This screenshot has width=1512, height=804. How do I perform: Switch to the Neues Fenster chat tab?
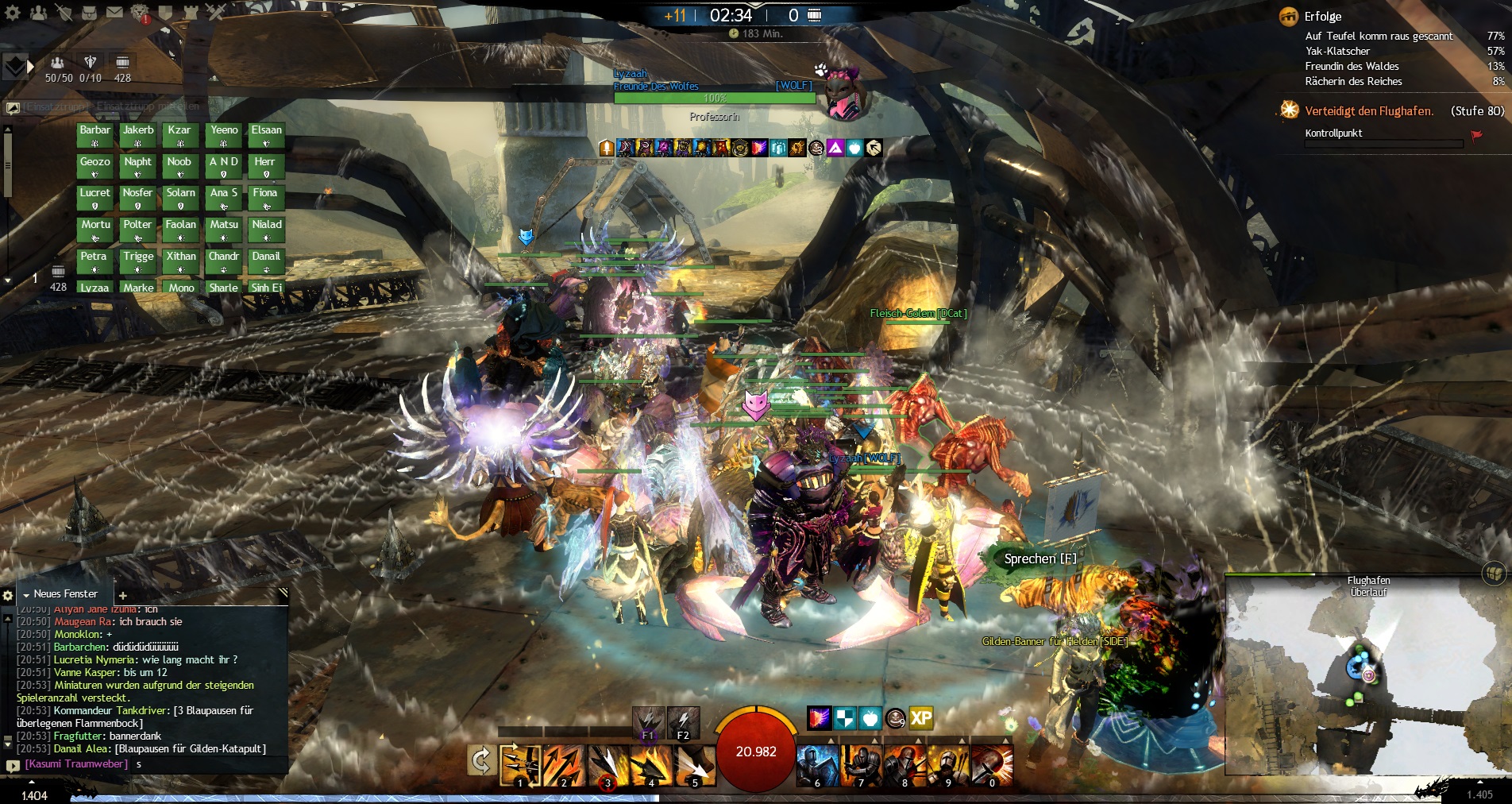pos(65,594)
